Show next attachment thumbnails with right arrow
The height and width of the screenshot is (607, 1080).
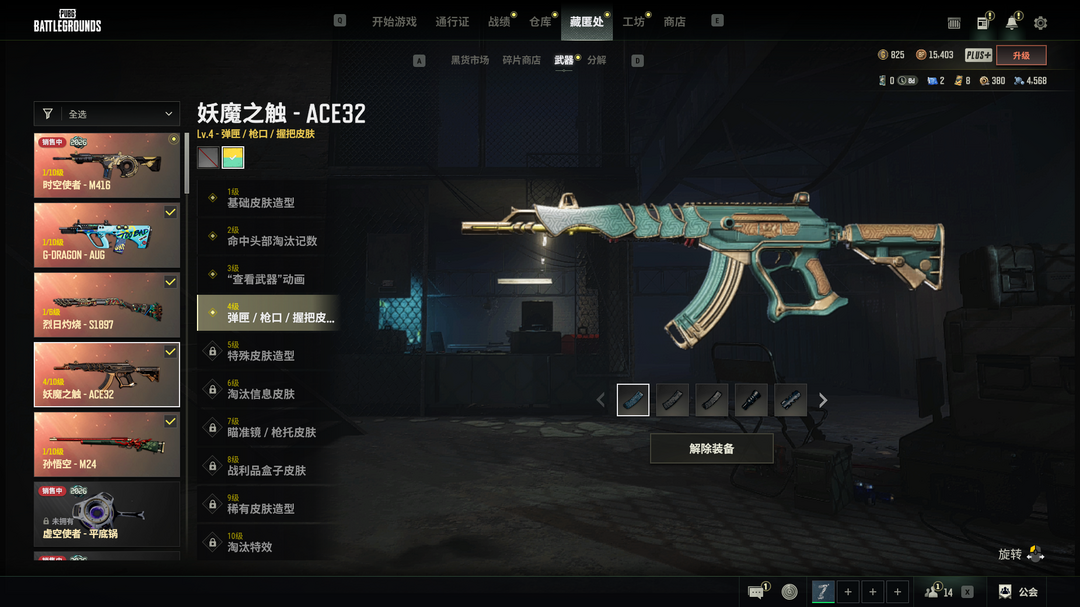coord(823,400)
